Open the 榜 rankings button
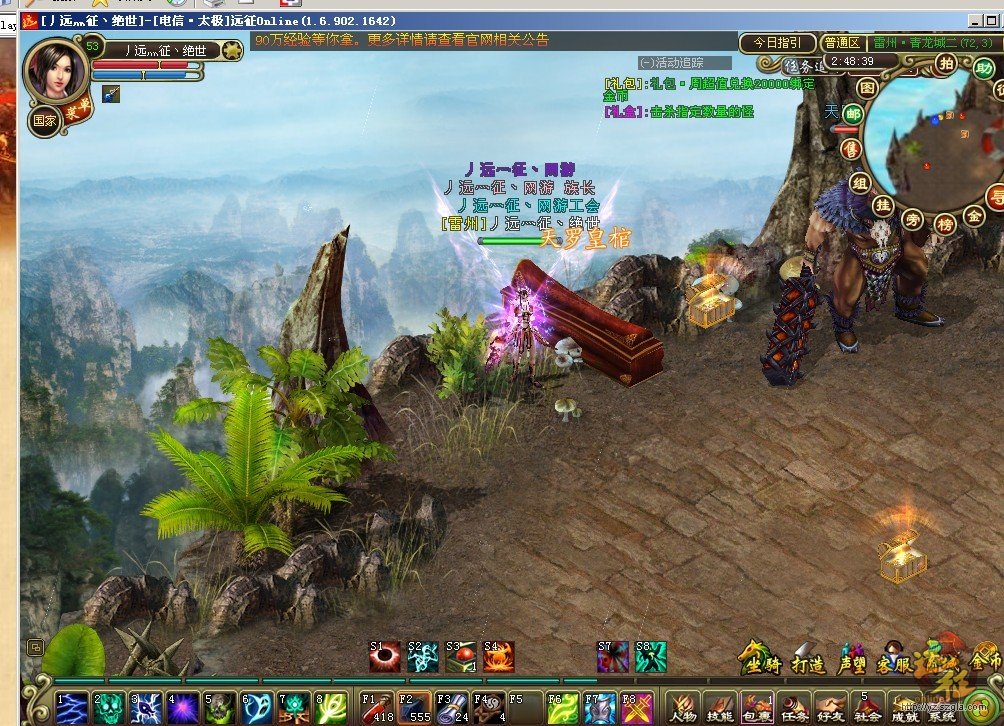1004x726 pixels. click(946, 224)
